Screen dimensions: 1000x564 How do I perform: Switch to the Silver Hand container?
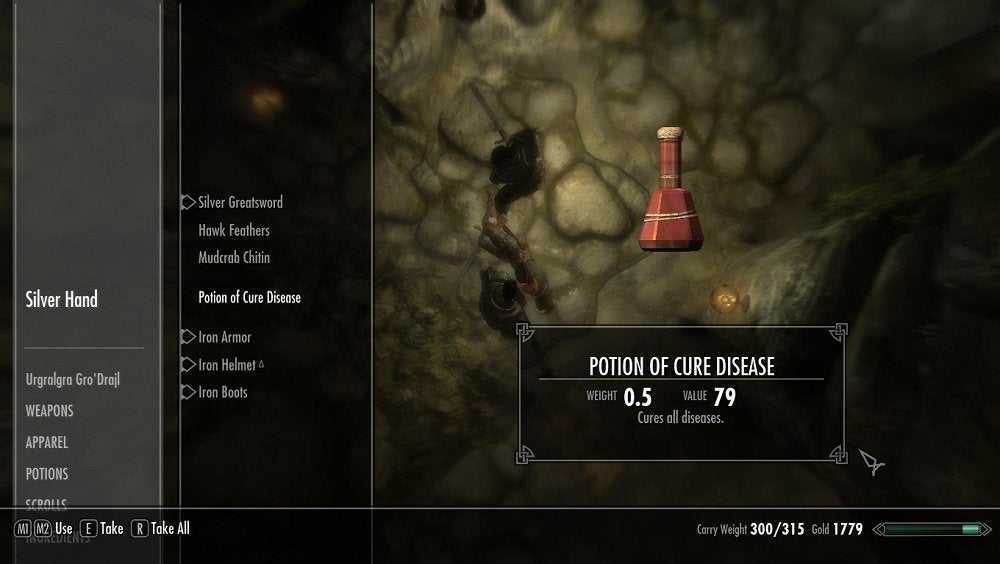[62, 299]
